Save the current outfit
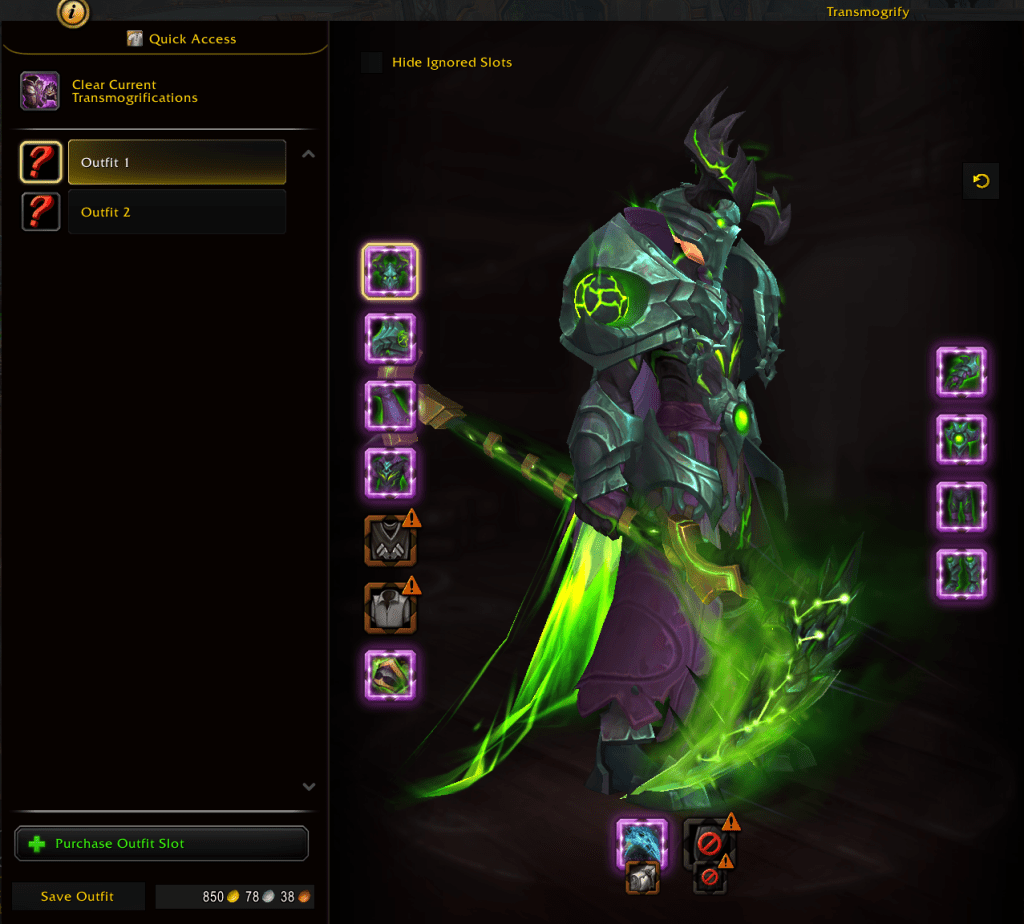The image size is (1024, 924). click(77, 896)
